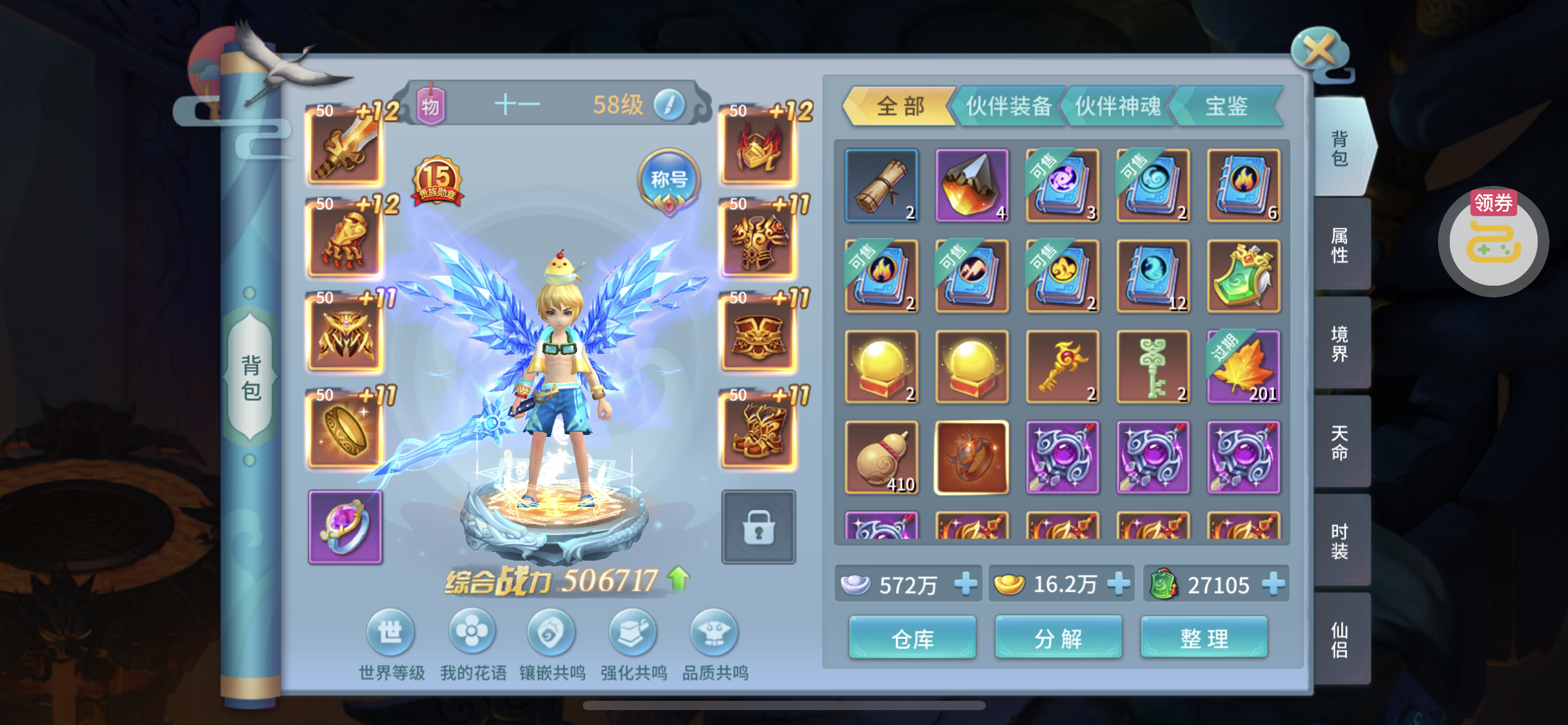
Task: Choose the gourd item with 410 count
Action: click(x=881, y=457)
